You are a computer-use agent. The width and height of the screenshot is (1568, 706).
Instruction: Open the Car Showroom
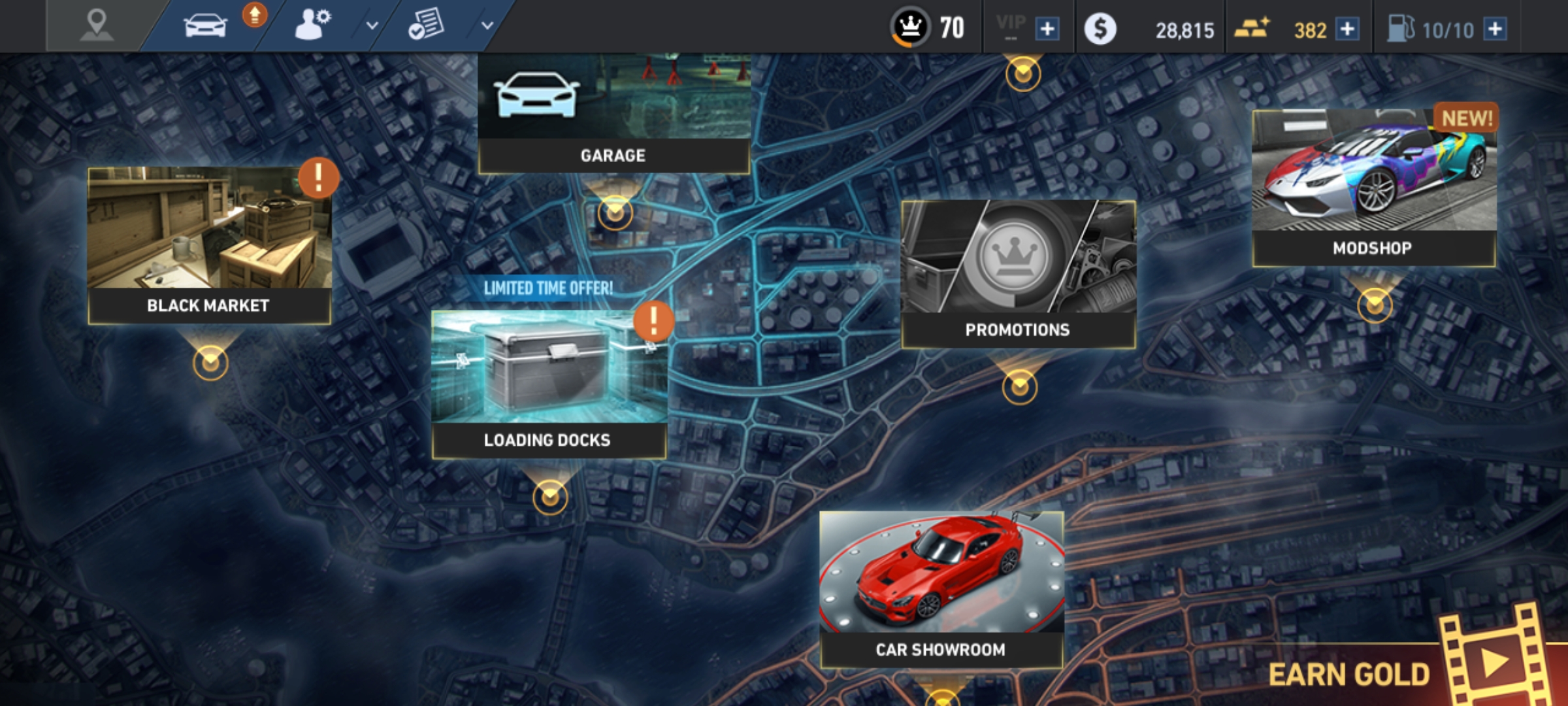(941, 588)
